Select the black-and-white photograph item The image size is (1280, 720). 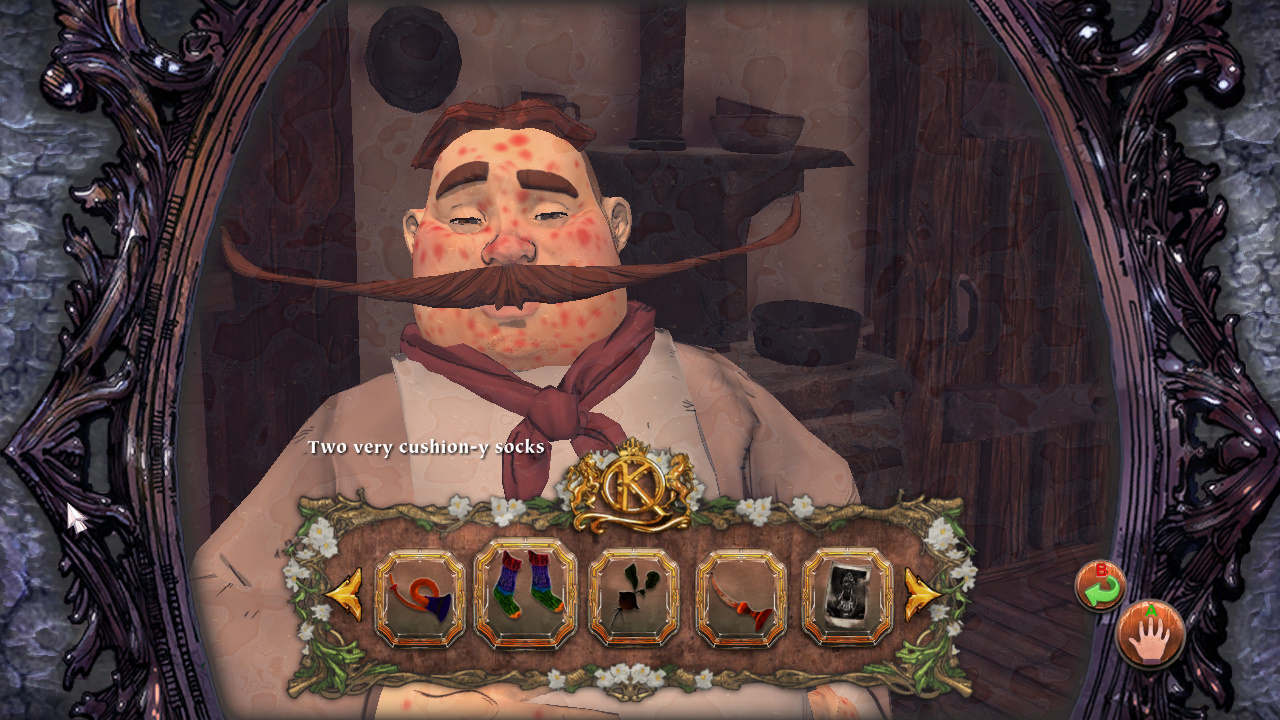(x=847, y=597)
